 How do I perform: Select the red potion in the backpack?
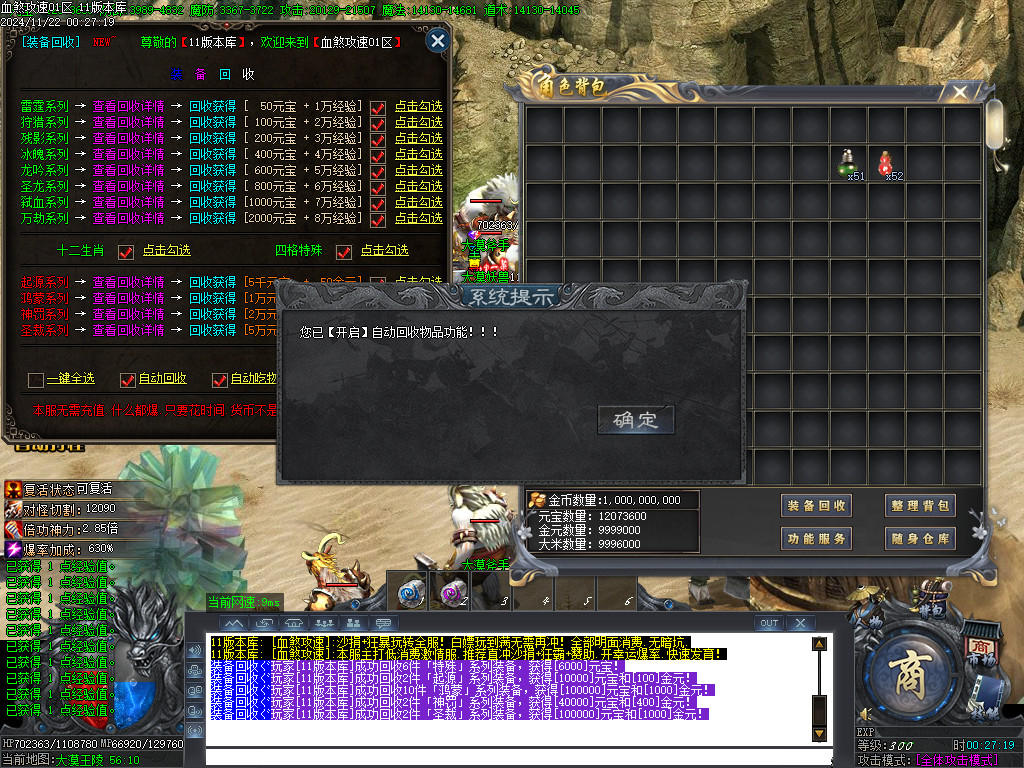pyautogui.click(x=886, y=162)
